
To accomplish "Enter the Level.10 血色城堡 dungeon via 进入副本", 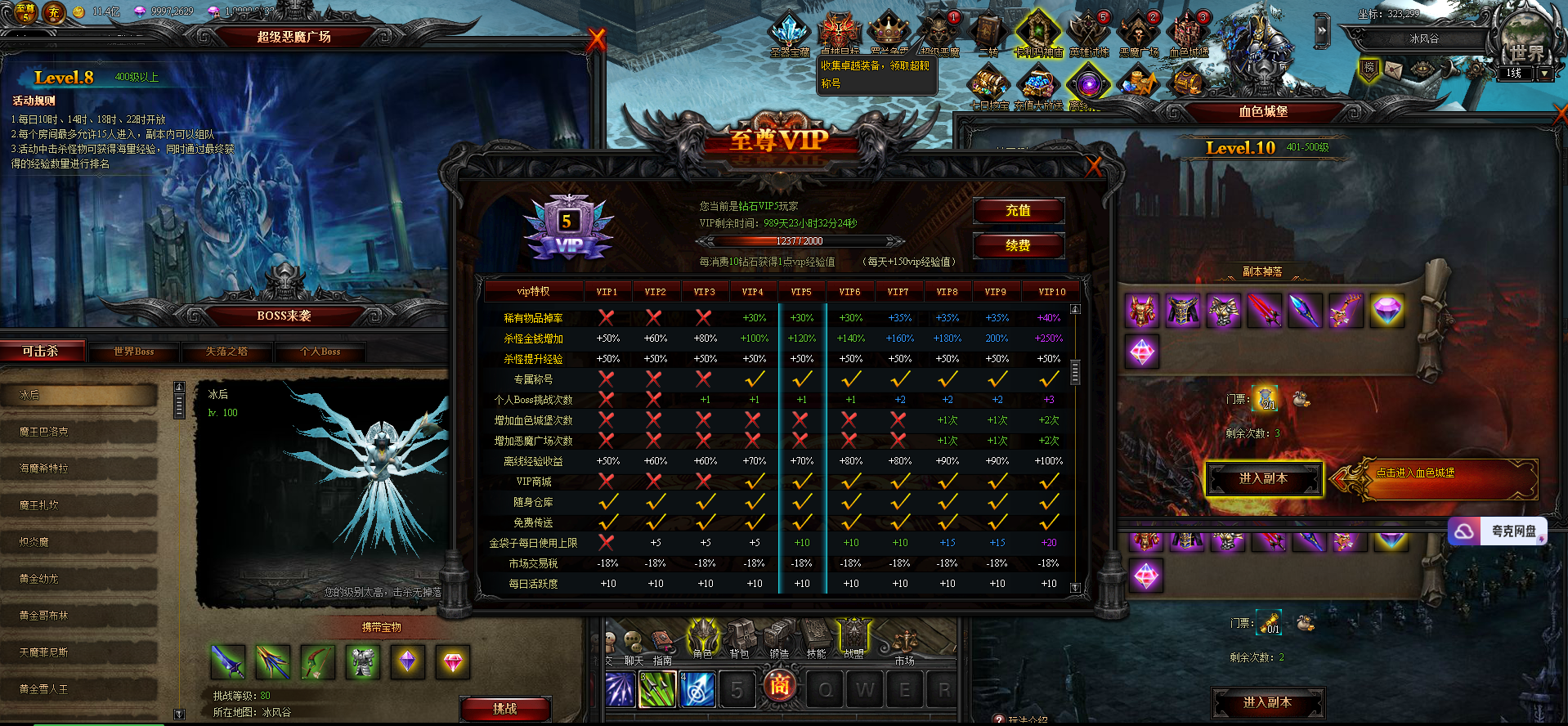I will (x=1263, y=479).
